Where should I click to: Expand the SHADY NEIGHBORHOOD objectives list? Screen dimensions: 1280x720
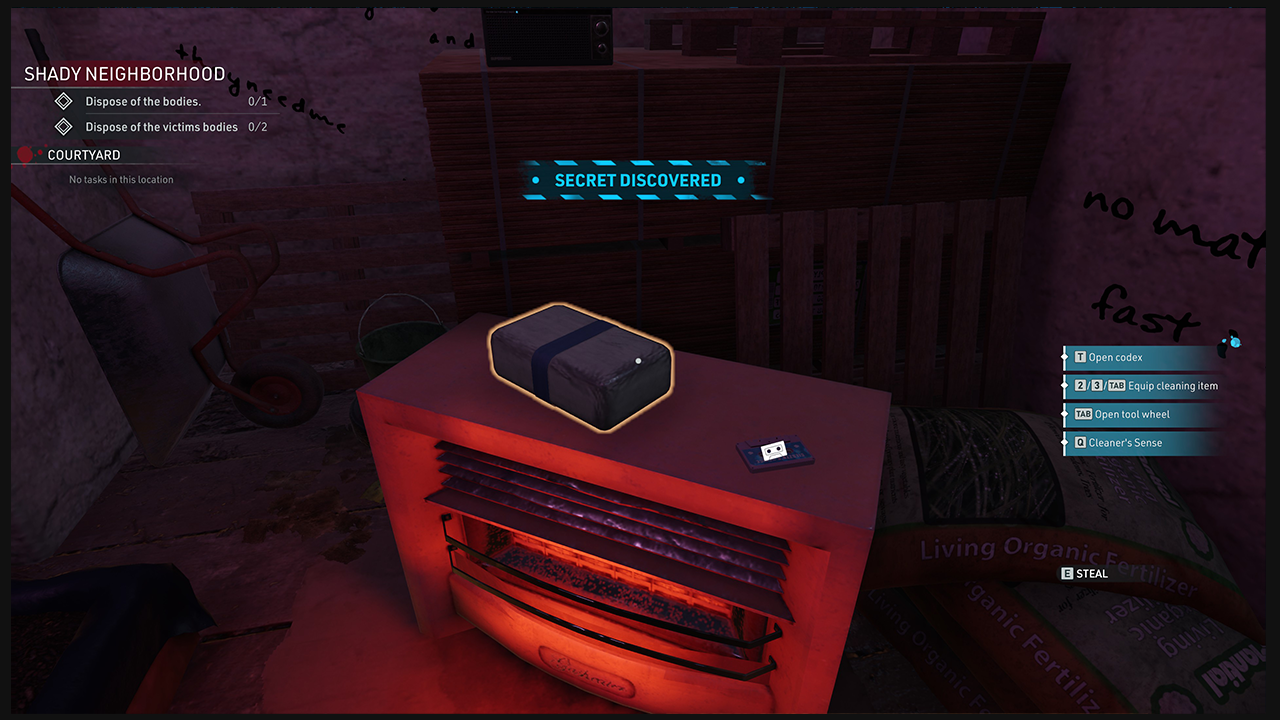click(125, 73)
